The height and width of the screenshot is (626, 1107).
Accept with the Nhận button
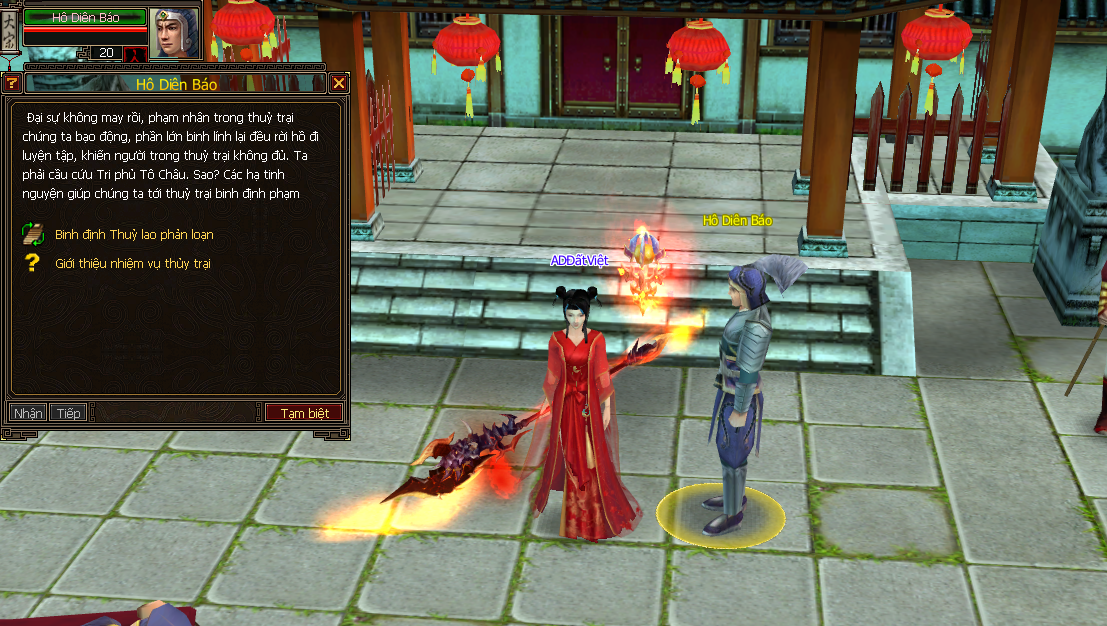click(28, 413)
